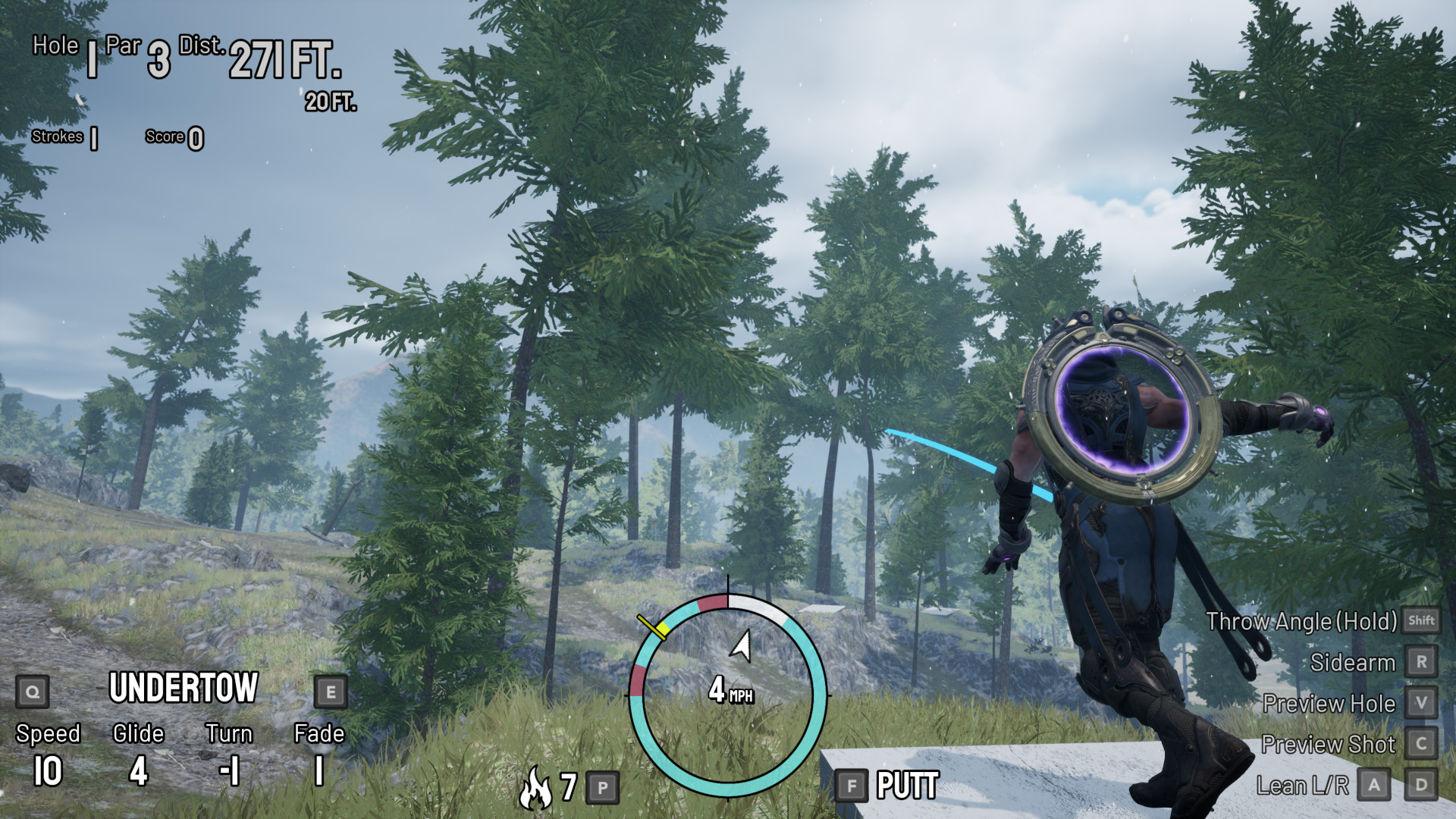Select the UNDERTOW disc name

click(184, 688)
